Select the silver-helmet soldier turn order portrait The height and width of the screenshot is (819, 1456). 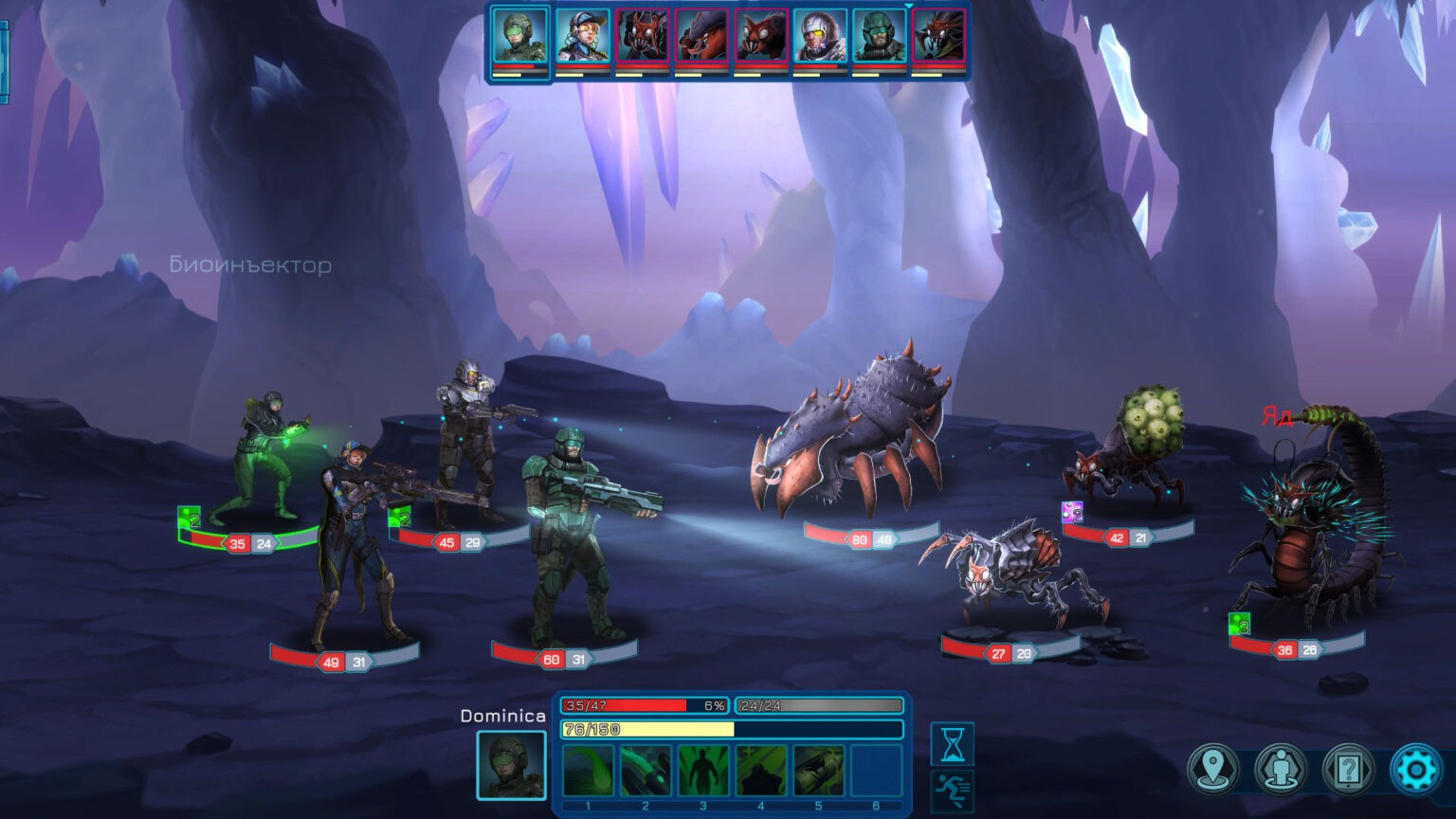tap(820, 37)
